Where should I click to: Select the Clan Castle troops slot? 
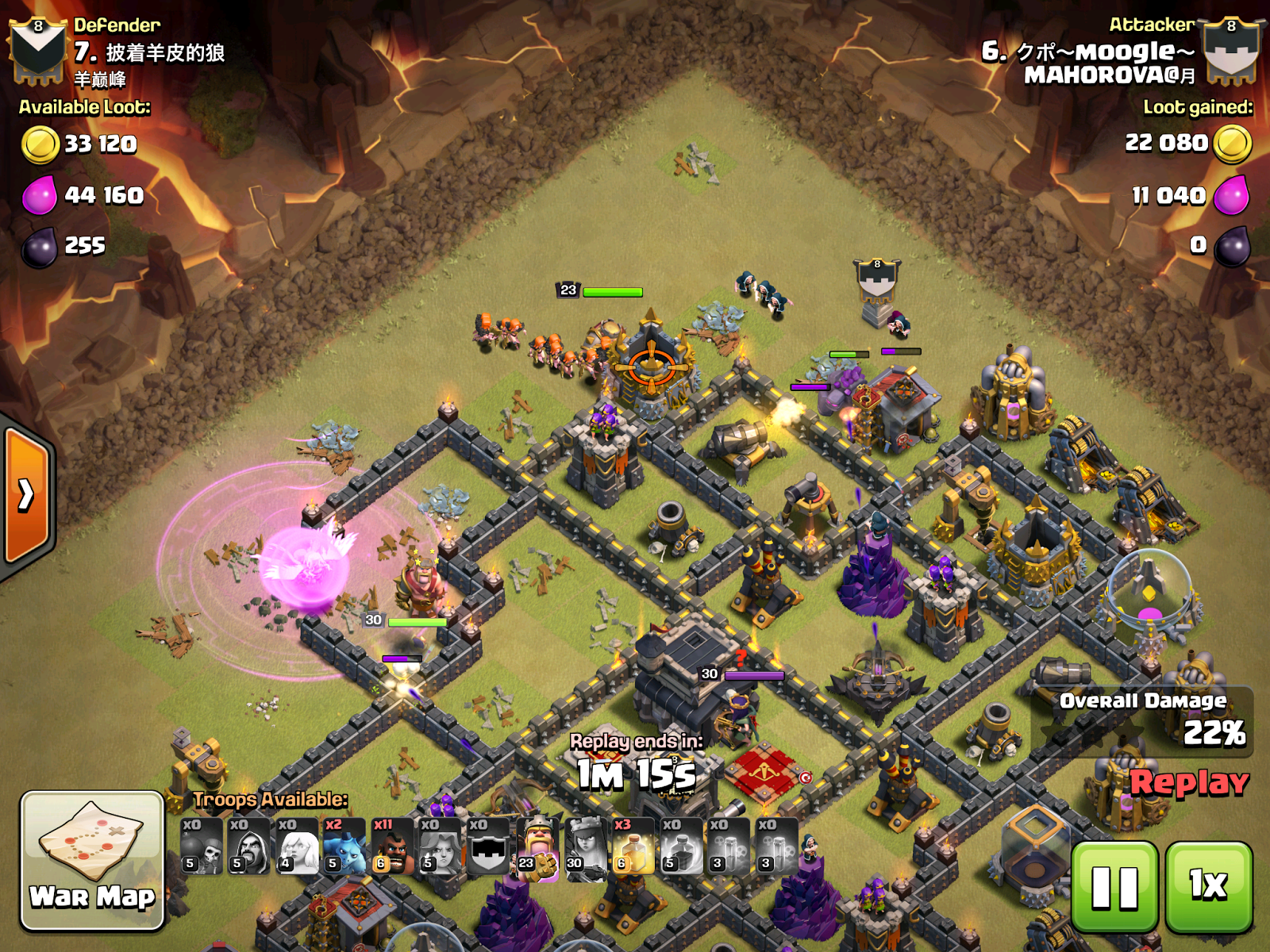488,846
